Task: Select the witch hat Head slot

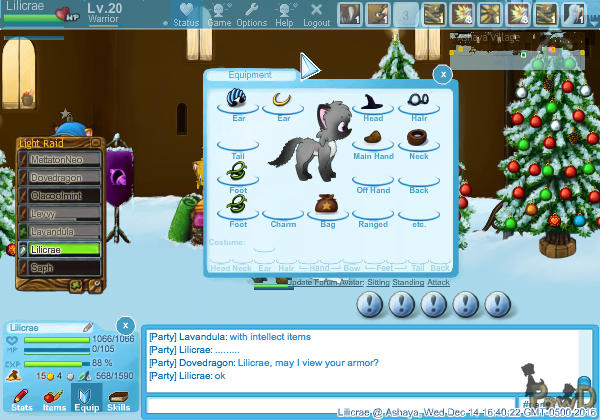Action: [373, 103]
